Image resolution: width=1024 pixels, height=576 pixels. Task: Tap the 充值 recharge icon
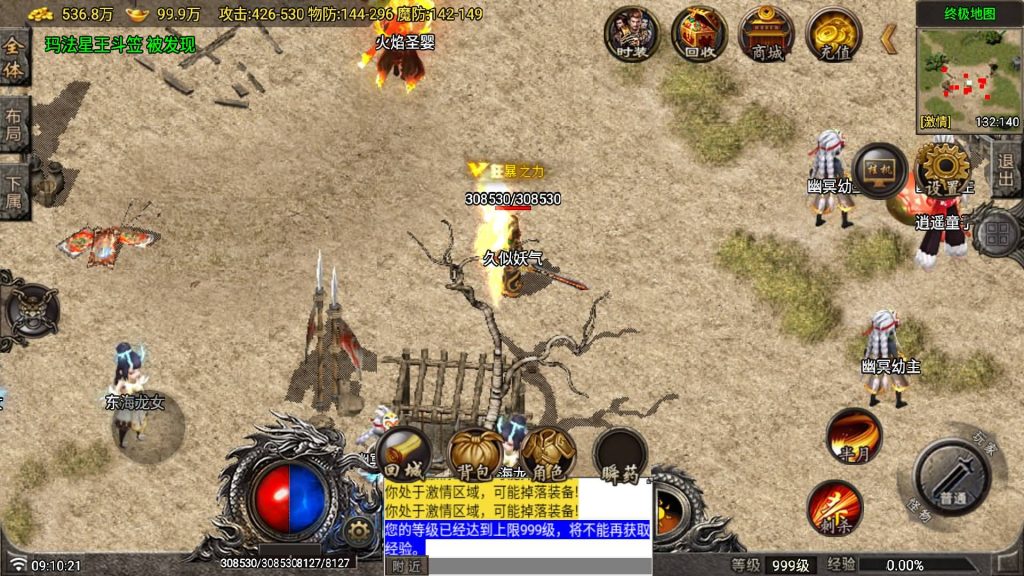pos(834,33)
